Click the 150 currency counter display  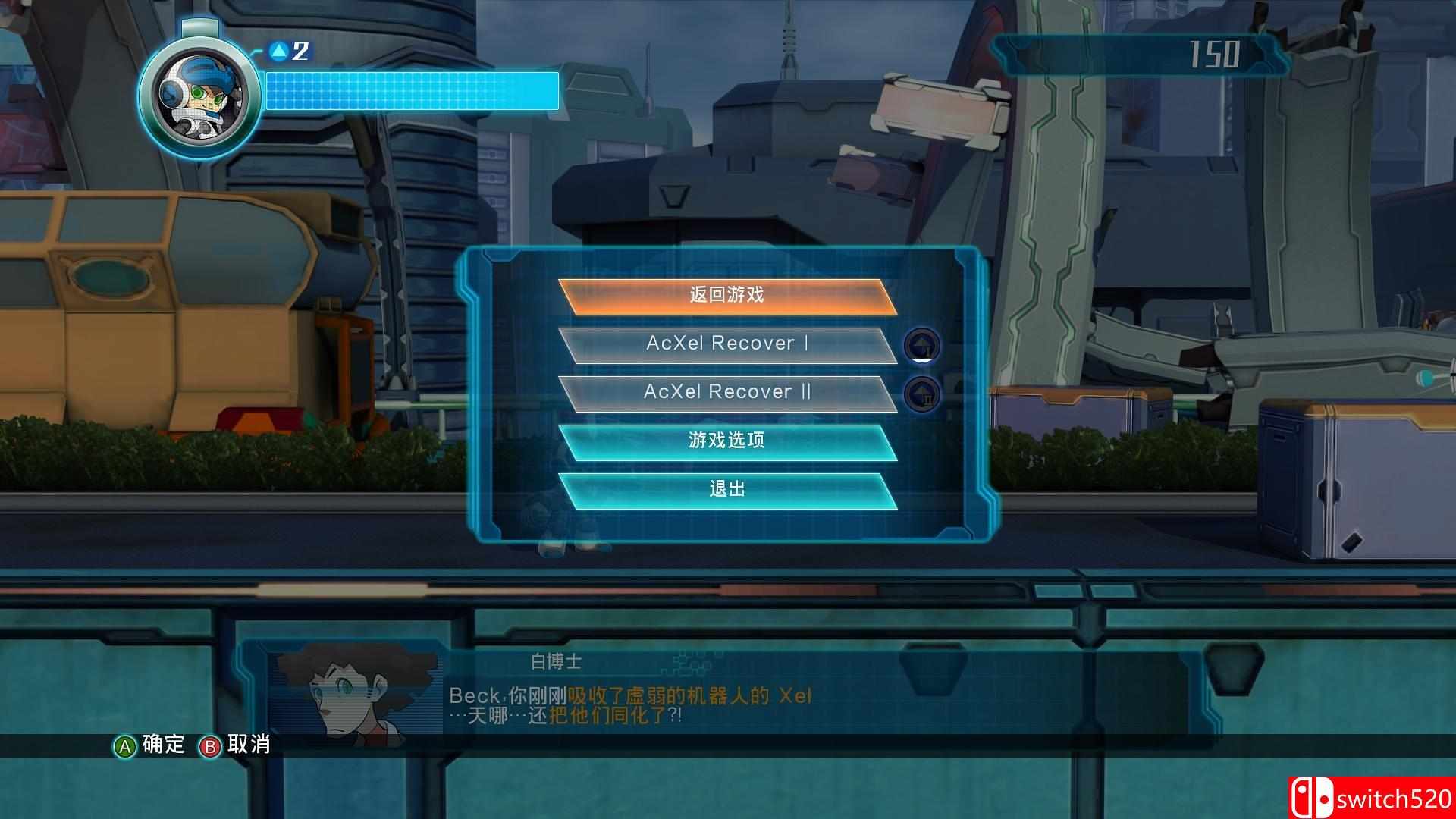(1217, 55)
